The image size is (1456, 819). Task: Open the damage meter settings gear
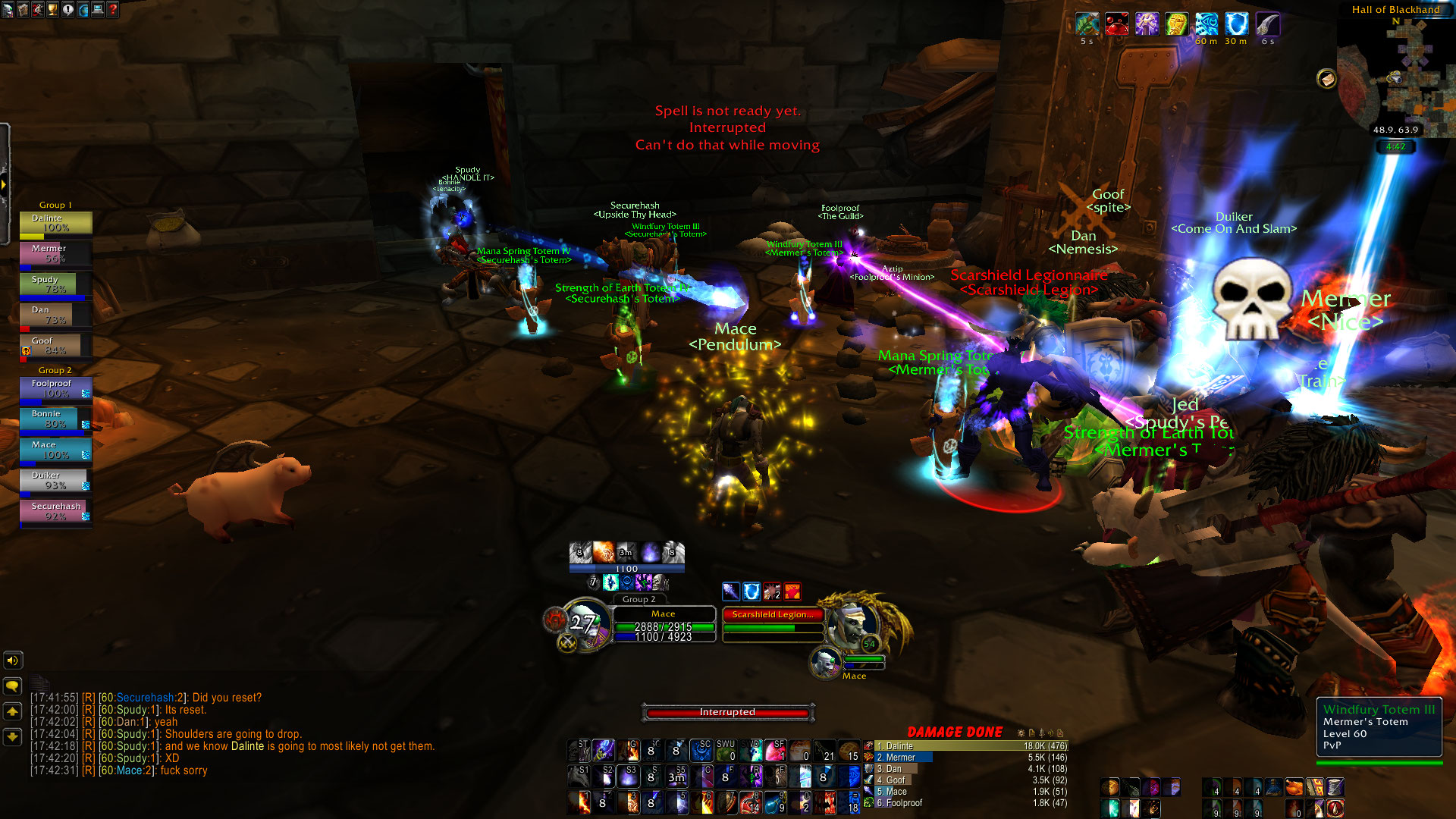(1021, 733)
